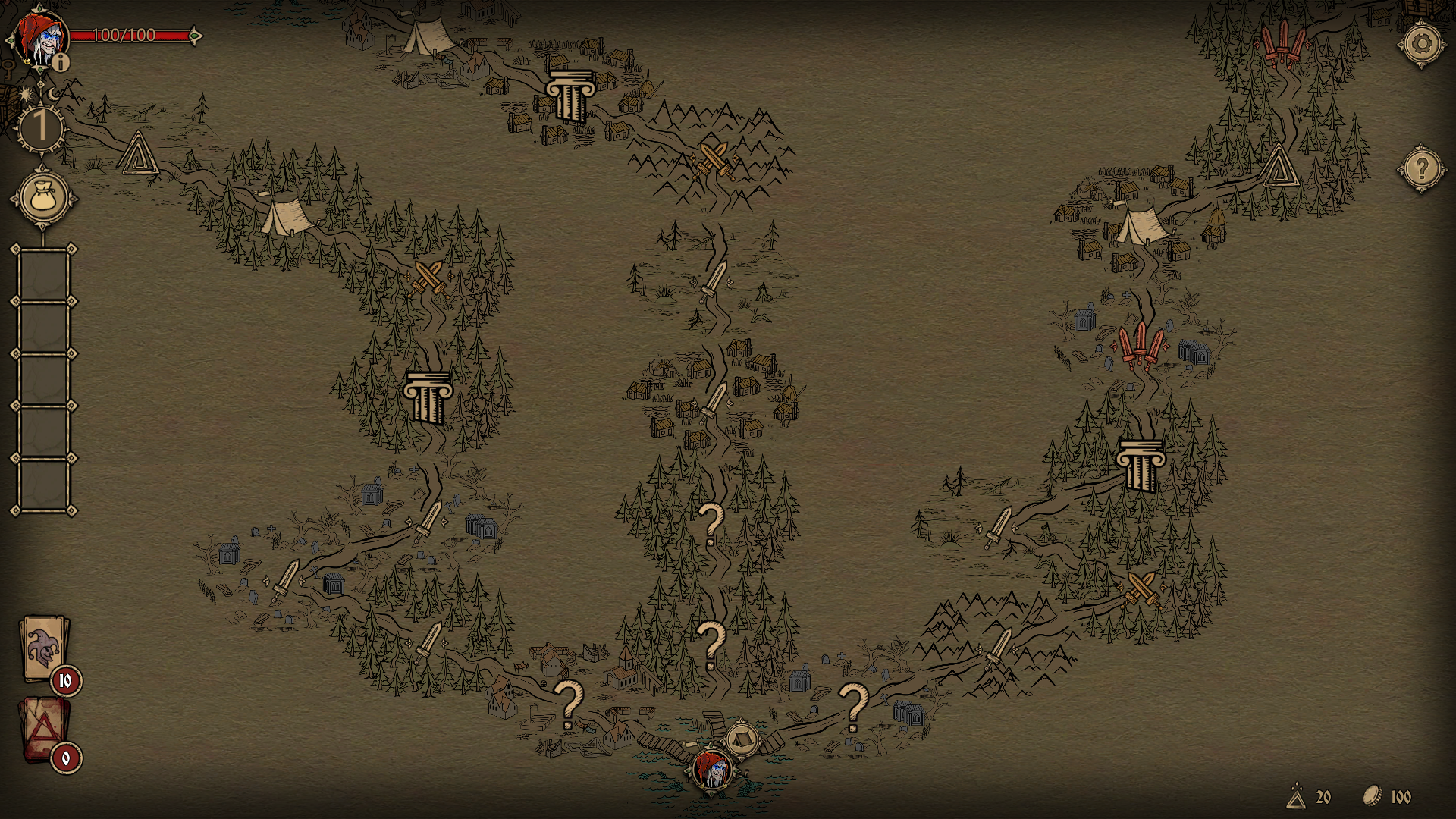Show character info via portrait 'i' icon

click(x=61, y=62)
